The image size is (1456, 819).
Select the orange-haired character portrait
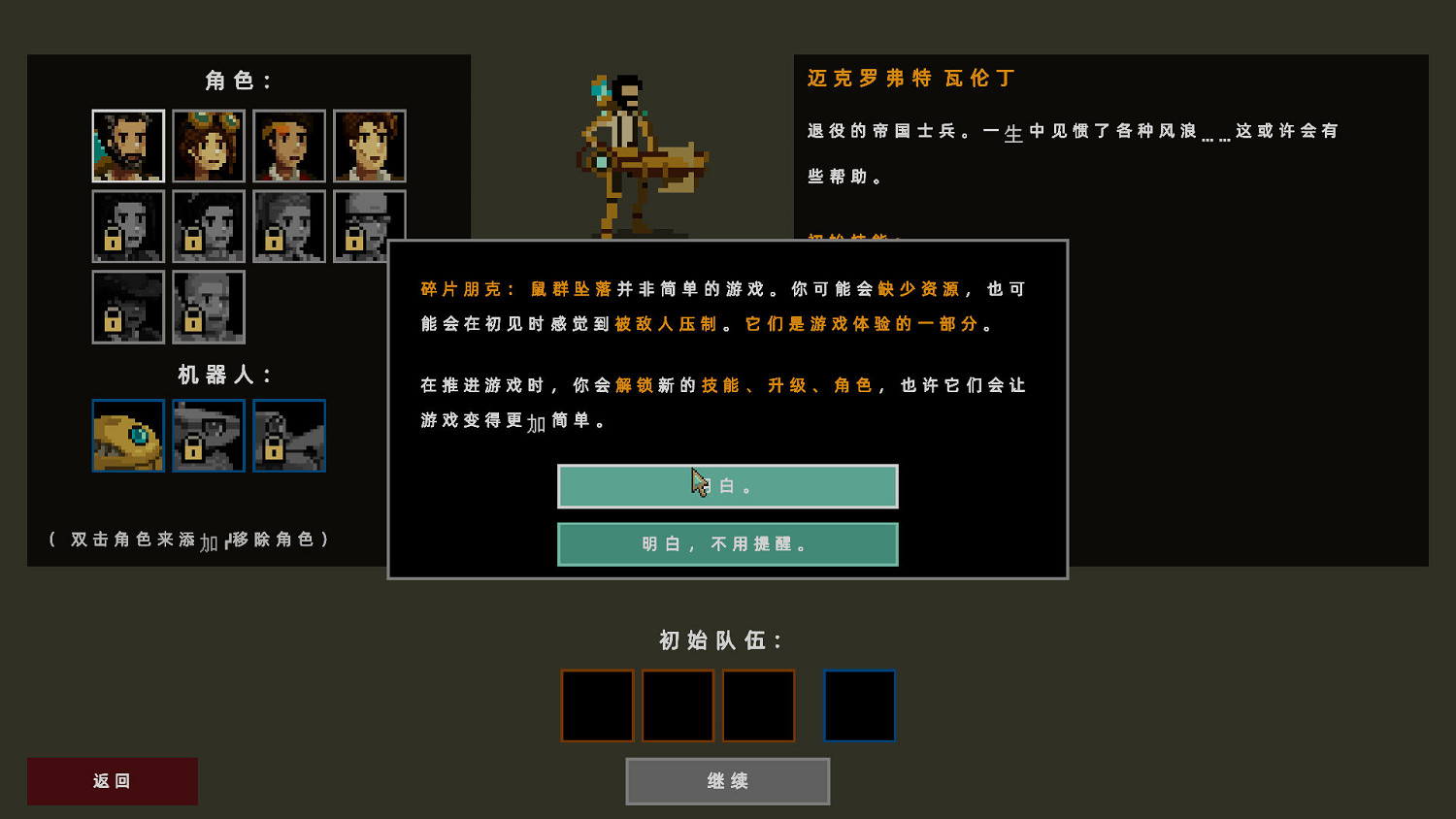point(289,146)
